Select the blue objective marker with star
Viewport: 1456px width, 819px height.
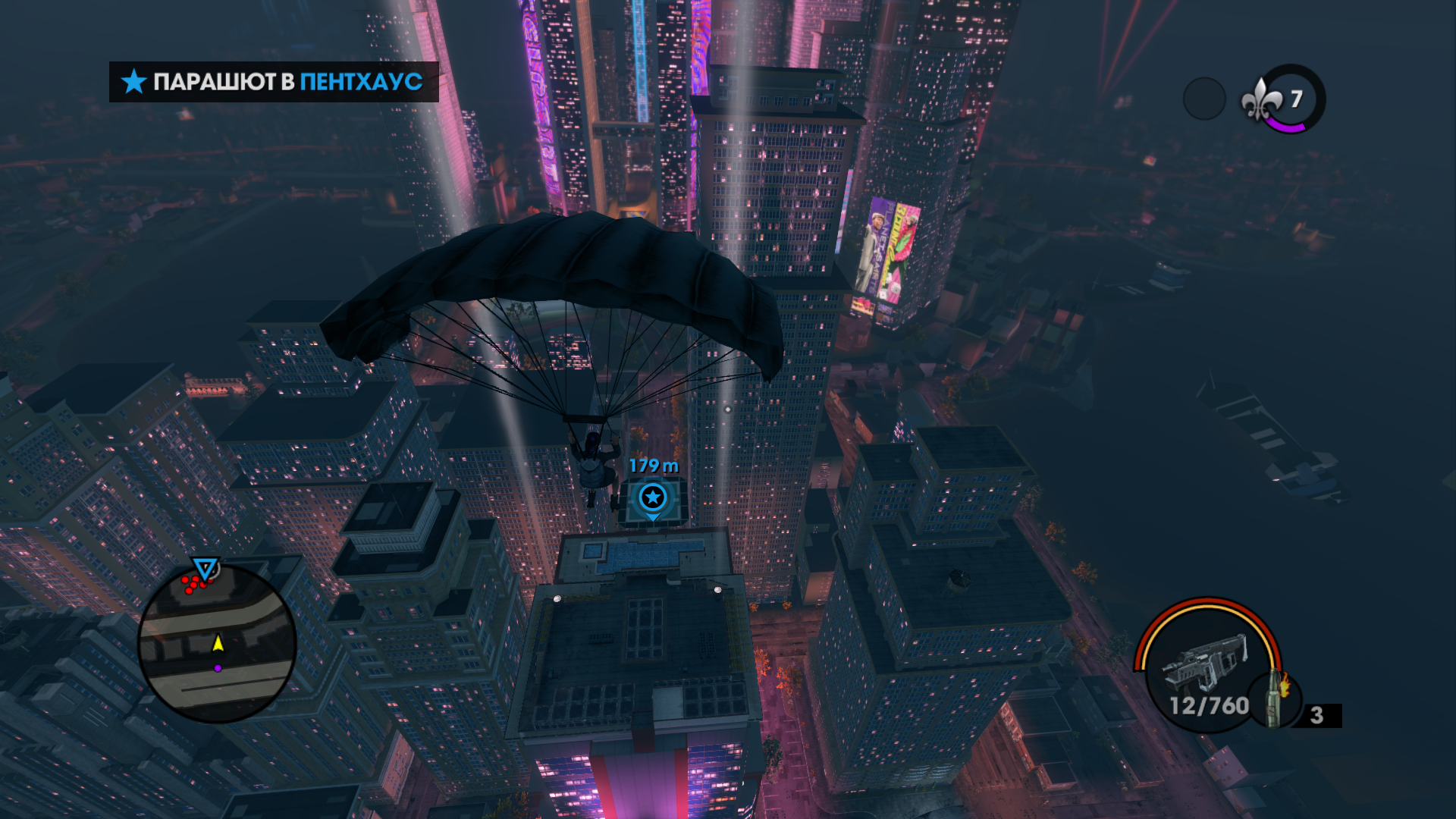pos(652,498)
